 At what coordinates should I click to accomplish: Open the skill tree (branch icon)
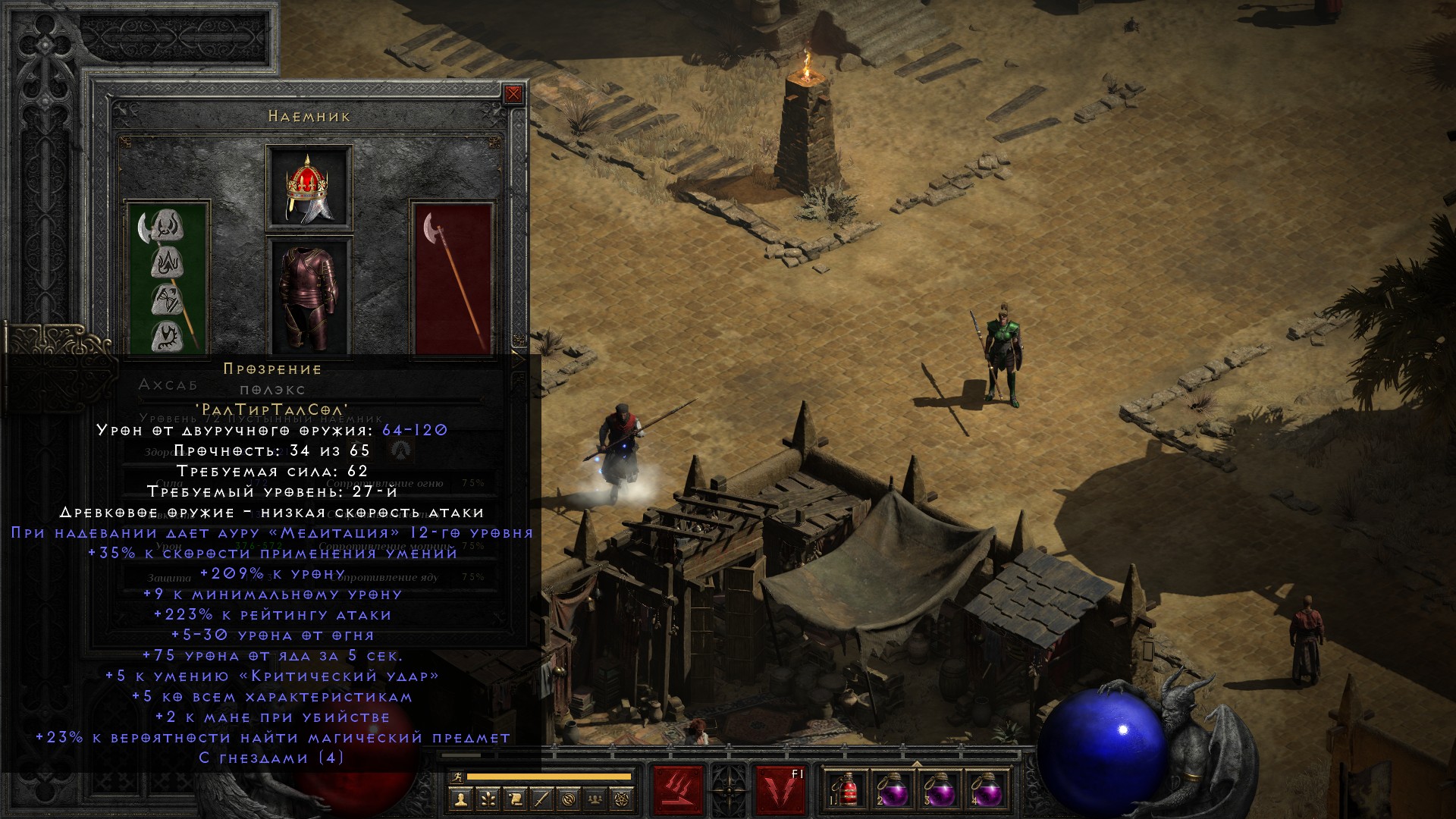coord(488,799)
